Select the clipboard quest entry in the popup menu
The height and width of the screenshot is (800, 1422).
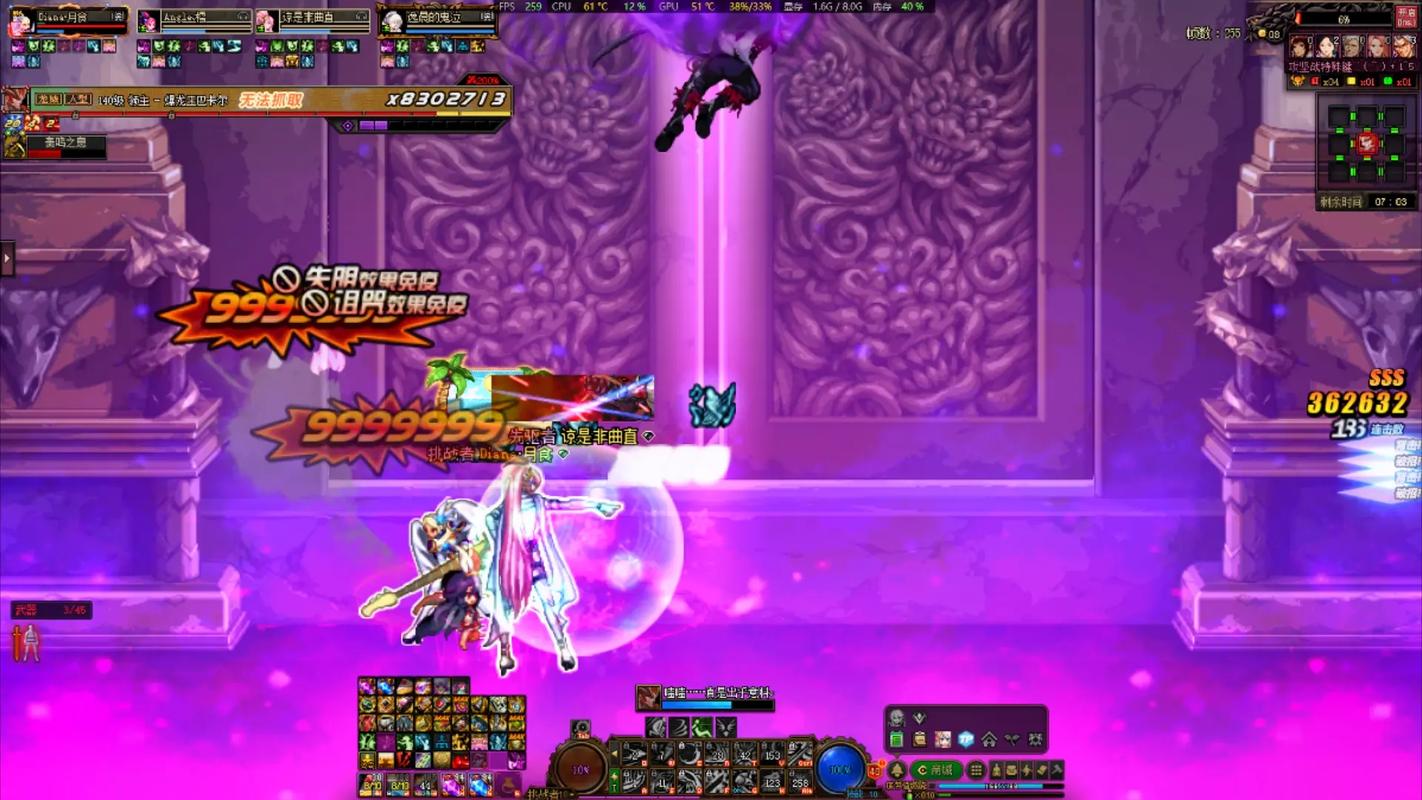pos(919,740)
